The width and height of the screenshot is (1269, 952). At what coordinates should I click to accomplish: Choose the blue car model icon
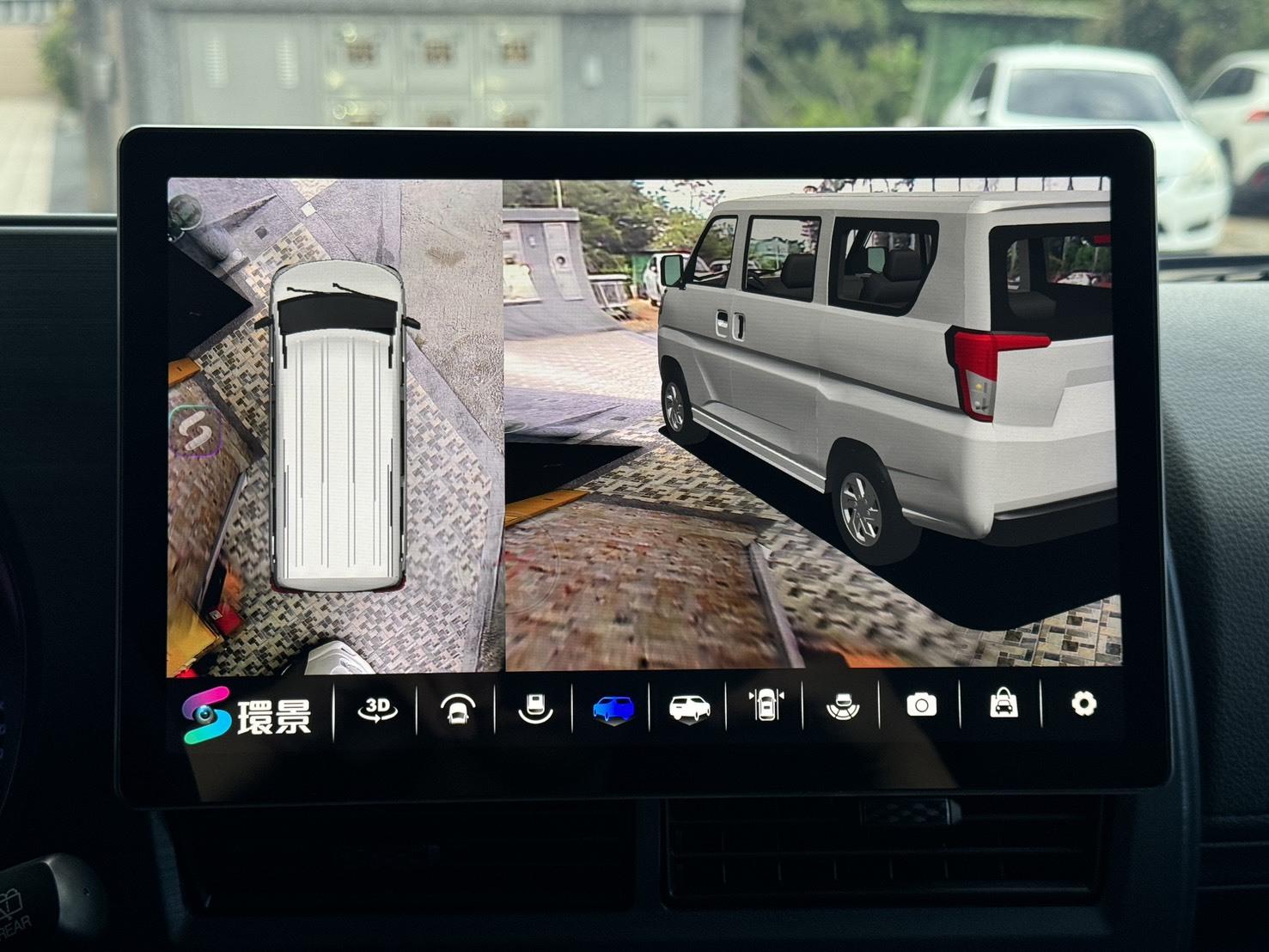point(613,710)
